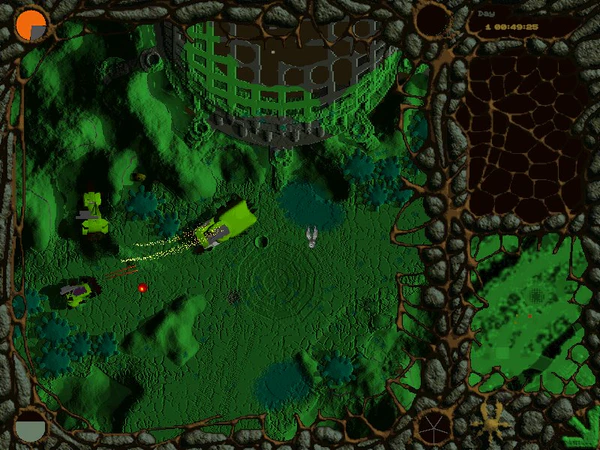Click the orange pie gauge icon

pyautogui.click(x=32, y=24)
